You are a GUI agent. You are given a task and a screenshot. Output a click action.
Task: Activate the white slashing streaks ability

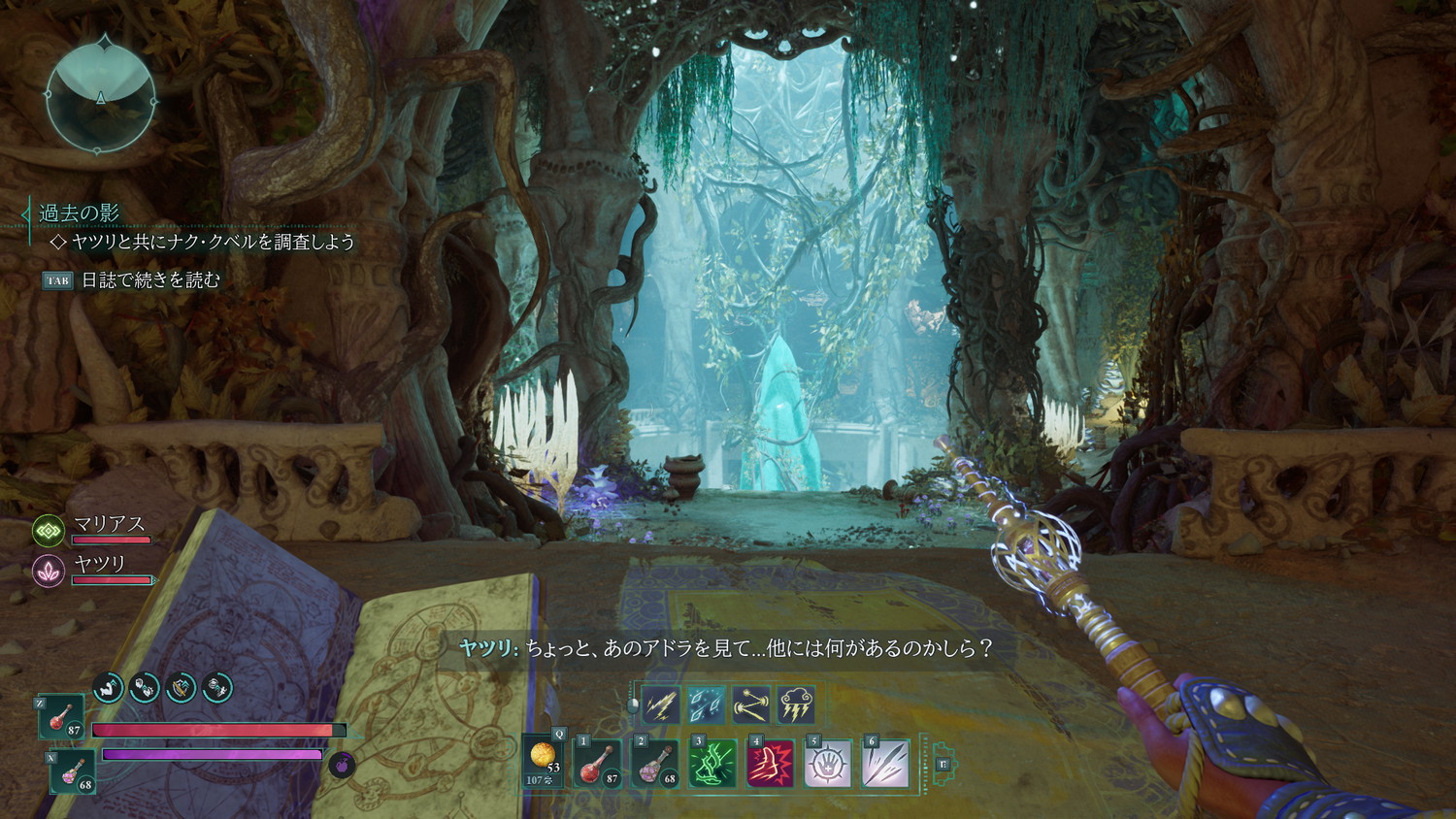[884, 762]
